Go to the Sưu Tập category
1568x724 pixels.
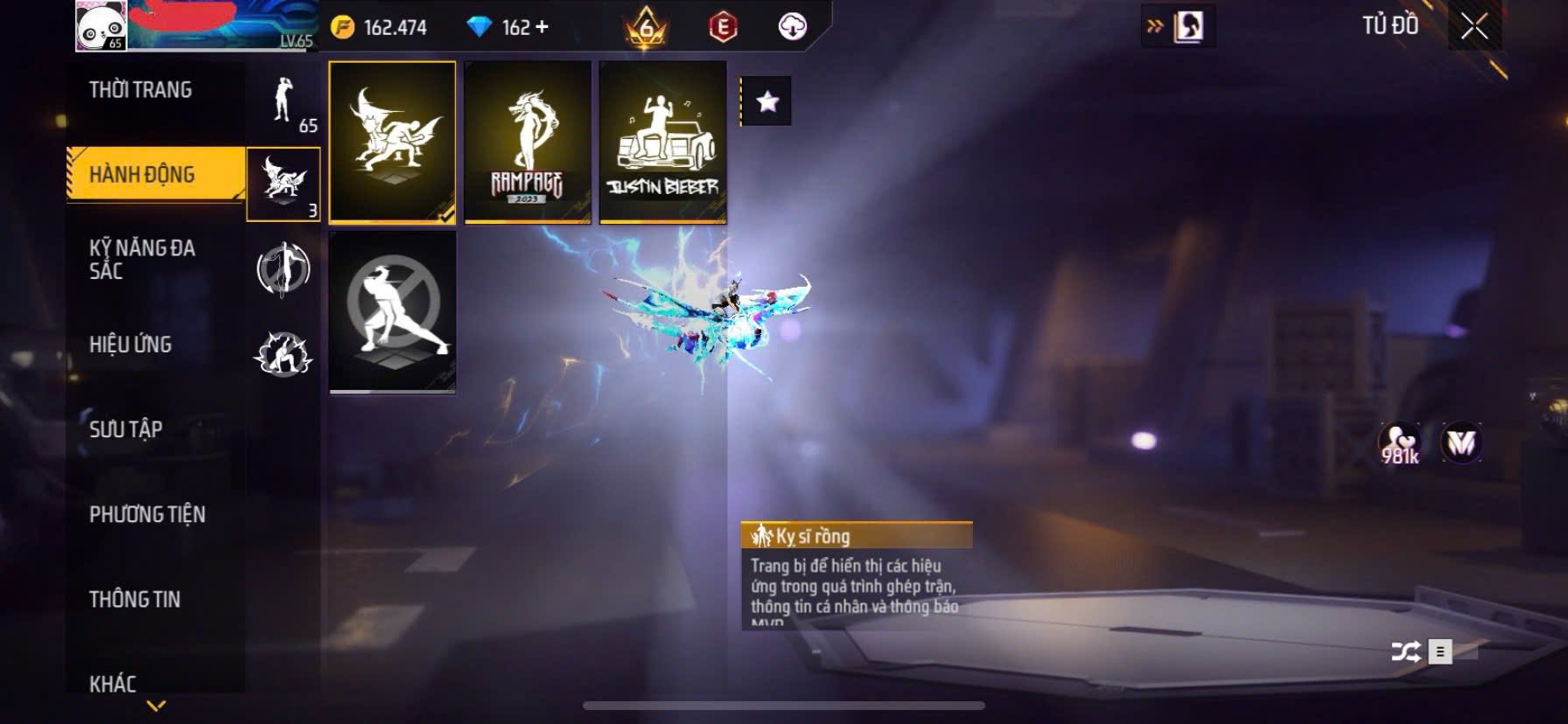[126, 429]
